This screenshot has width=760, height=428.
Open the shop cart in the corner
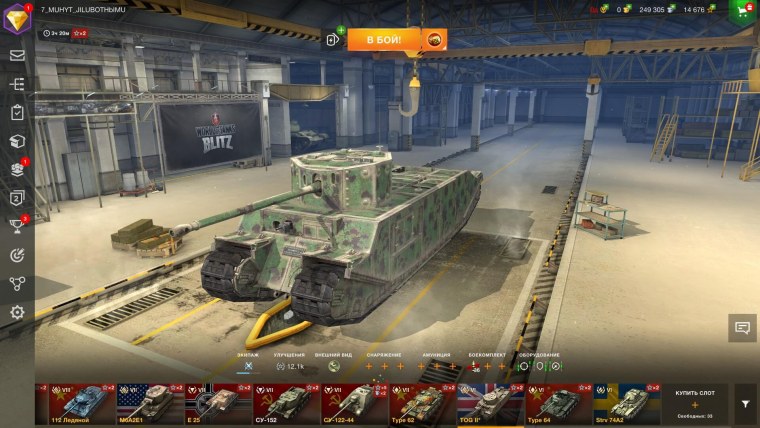pyautogui.click(x=744, y=11)
